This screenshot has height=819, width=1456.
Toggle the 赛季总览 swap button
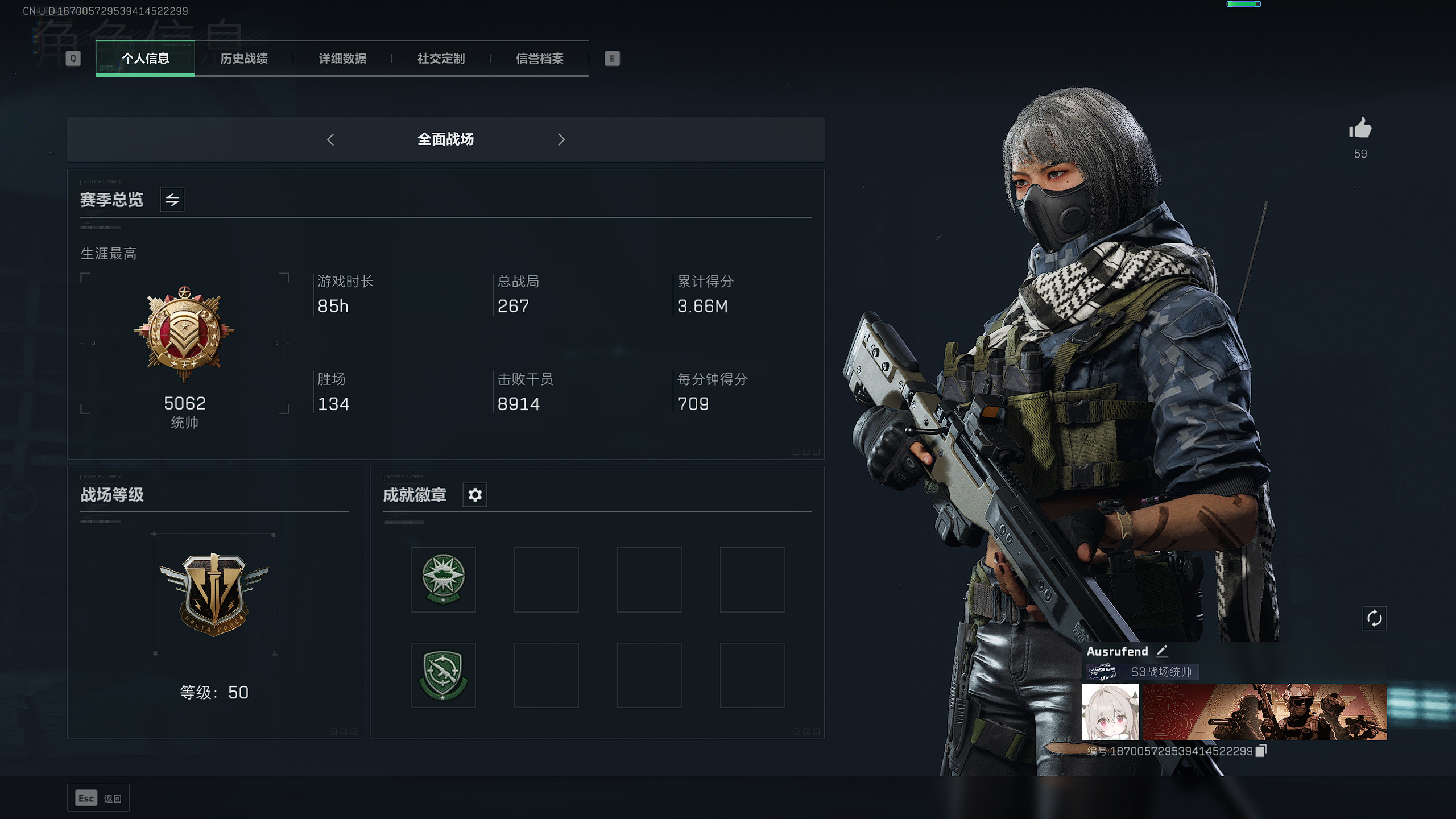(172, 200)
